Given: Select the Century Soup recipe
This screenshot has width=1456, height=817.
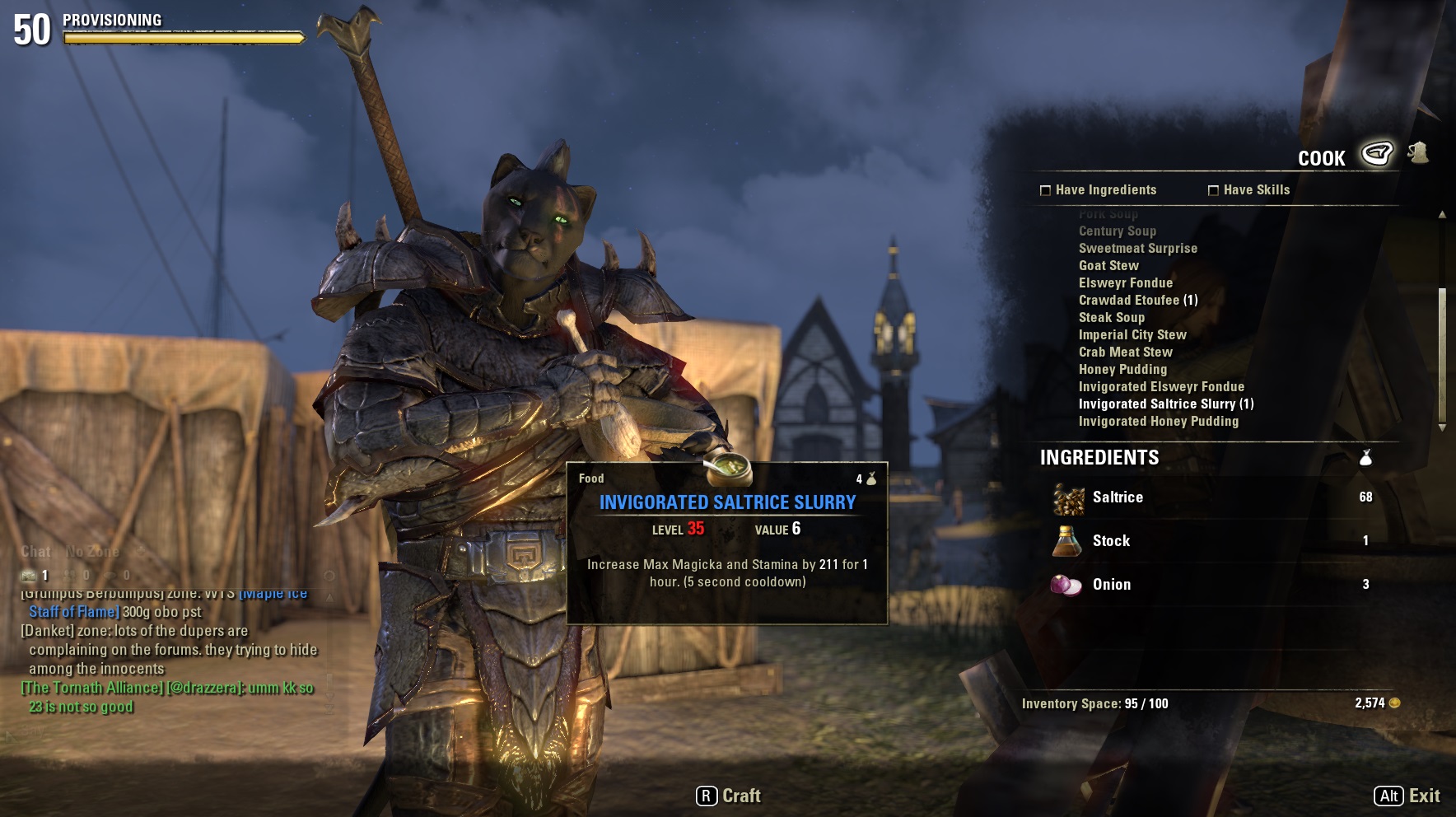Looking at the screenshot, I should 1117,231.
